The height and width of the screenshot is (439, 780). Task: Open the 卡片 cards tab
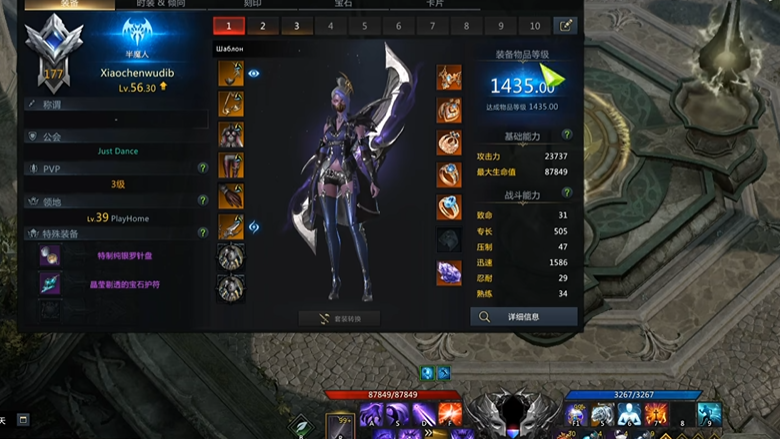pos(435,4)
